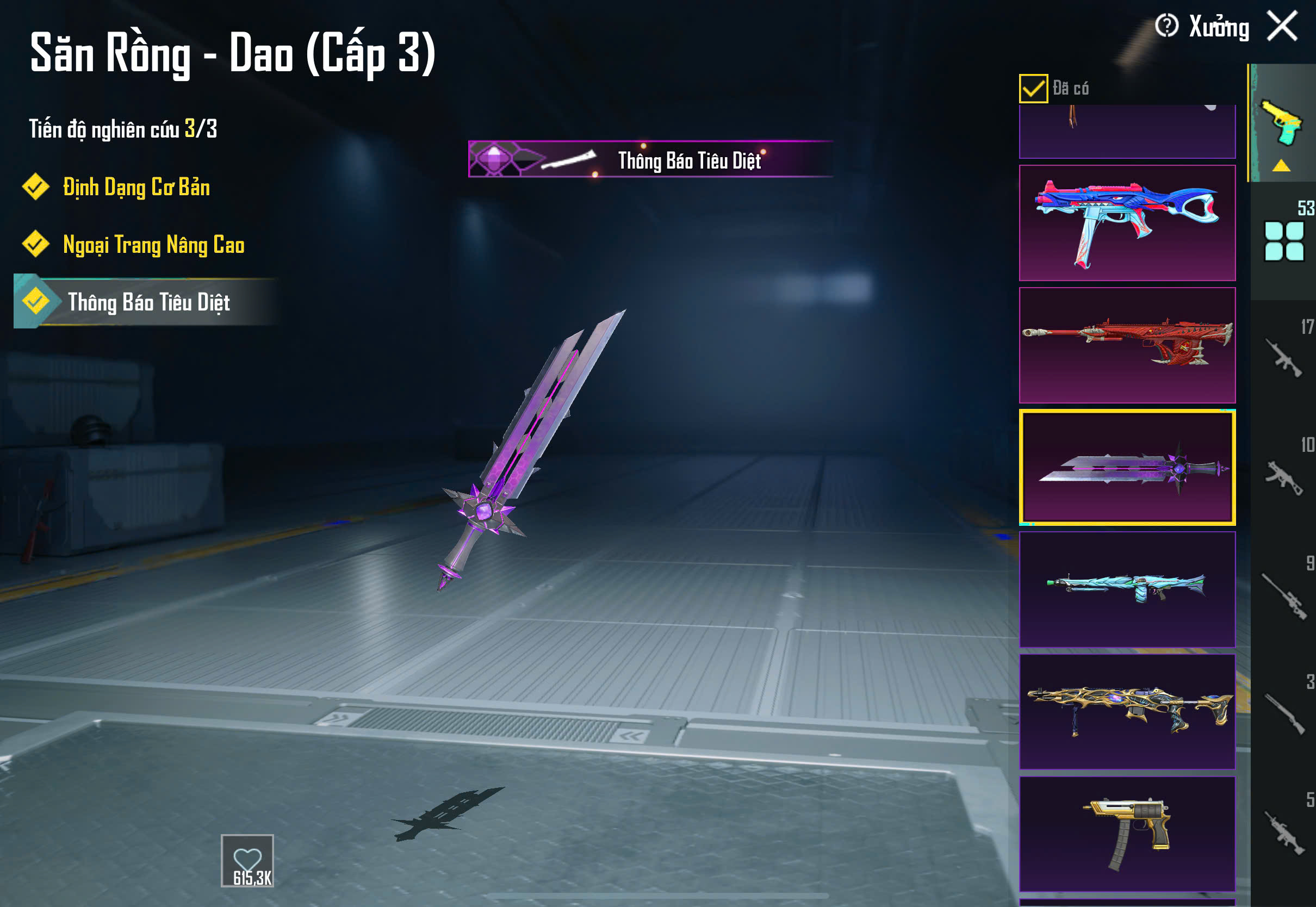Pick the red dragon rifle skin
The height and width of the screenshot is (907, 1316).
point(1127,345)
